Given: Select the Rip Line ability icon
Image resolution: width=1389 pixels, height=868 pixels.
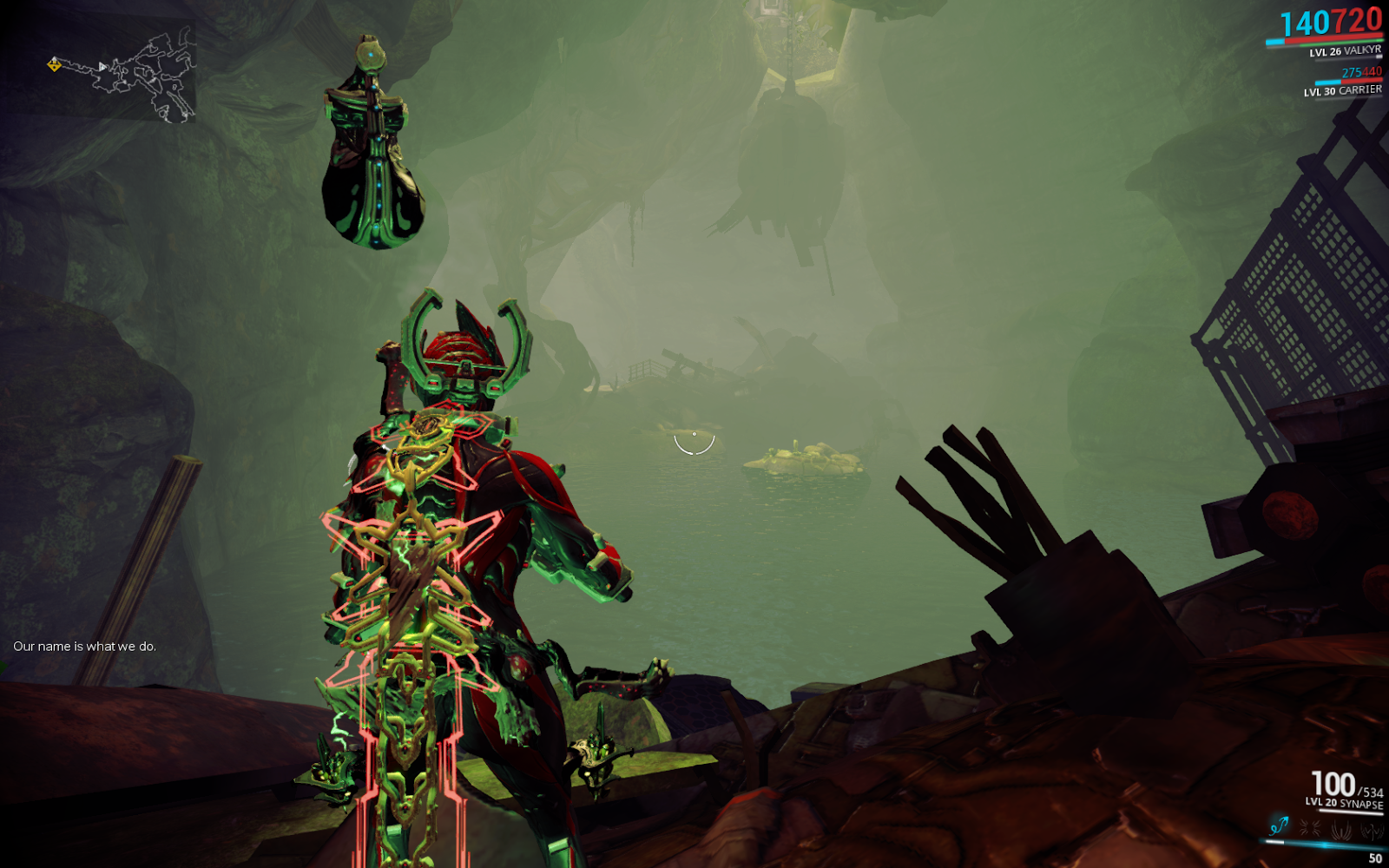Looking at the screenshot, I should click(x=1279, y=827).
